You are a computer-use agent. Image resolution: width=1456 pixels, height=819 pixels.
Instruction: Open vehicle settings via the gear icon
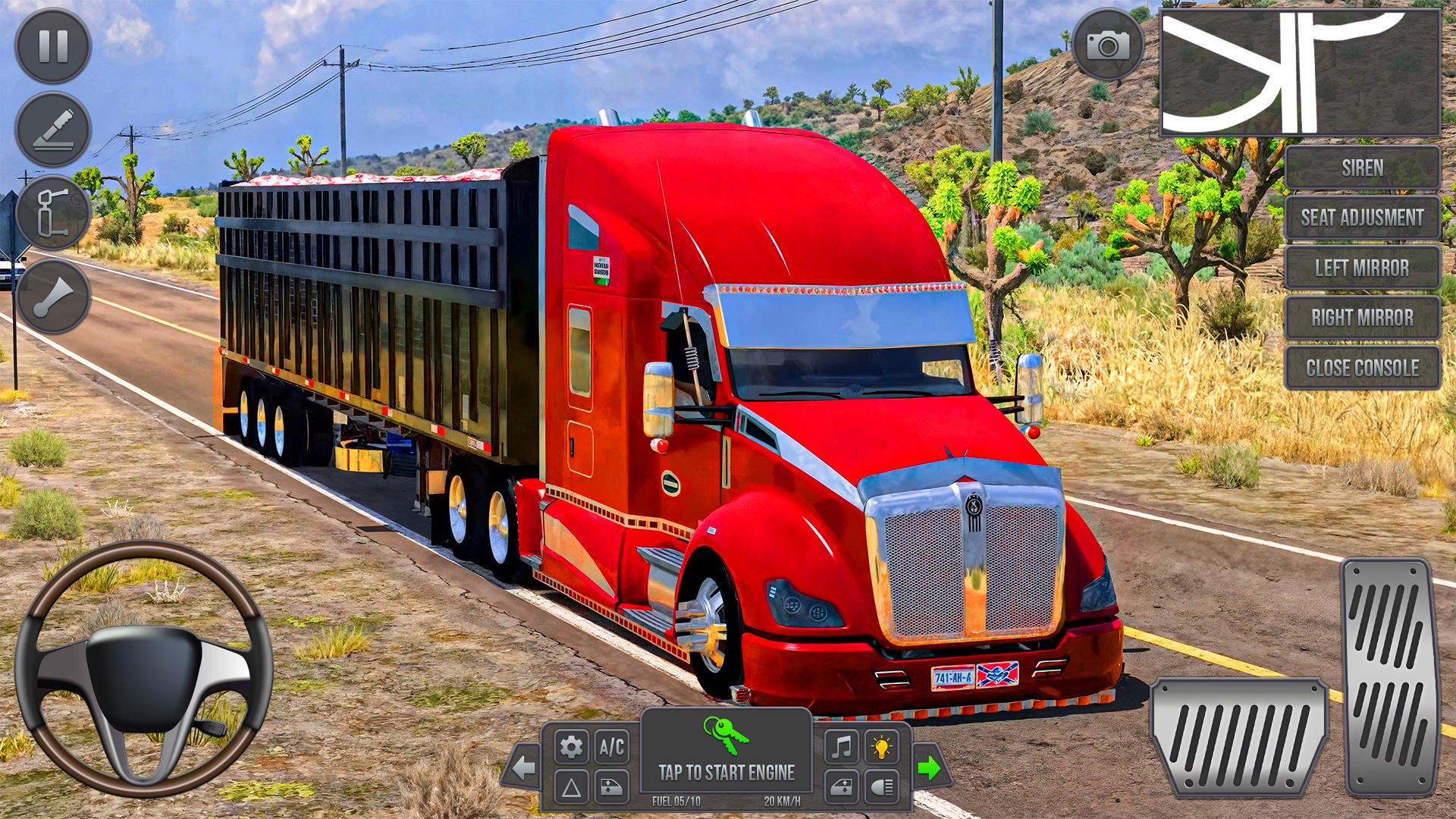[x=570, y=746]
